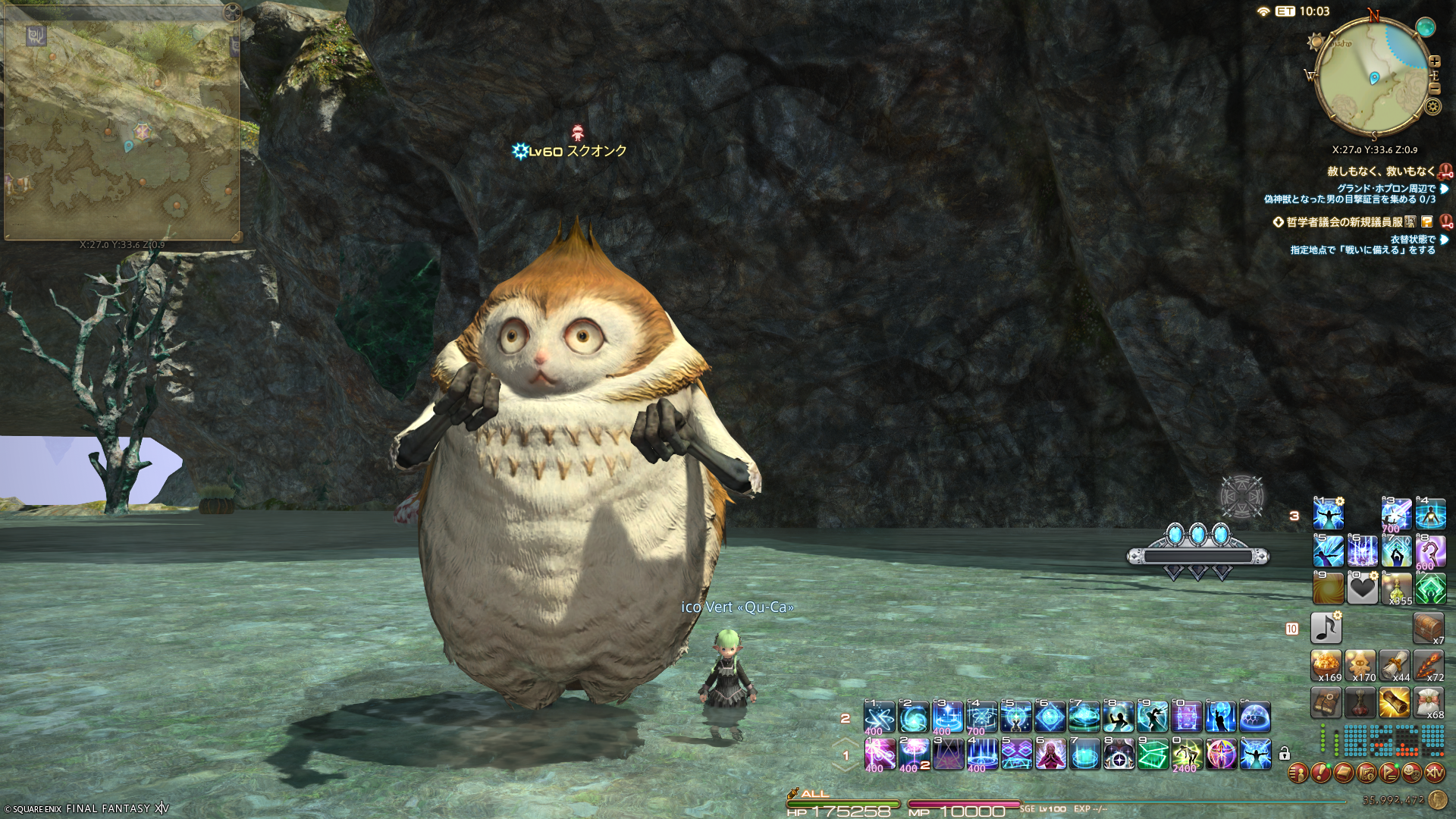Zoom in the minimap with the plus button

point(1434,61)
